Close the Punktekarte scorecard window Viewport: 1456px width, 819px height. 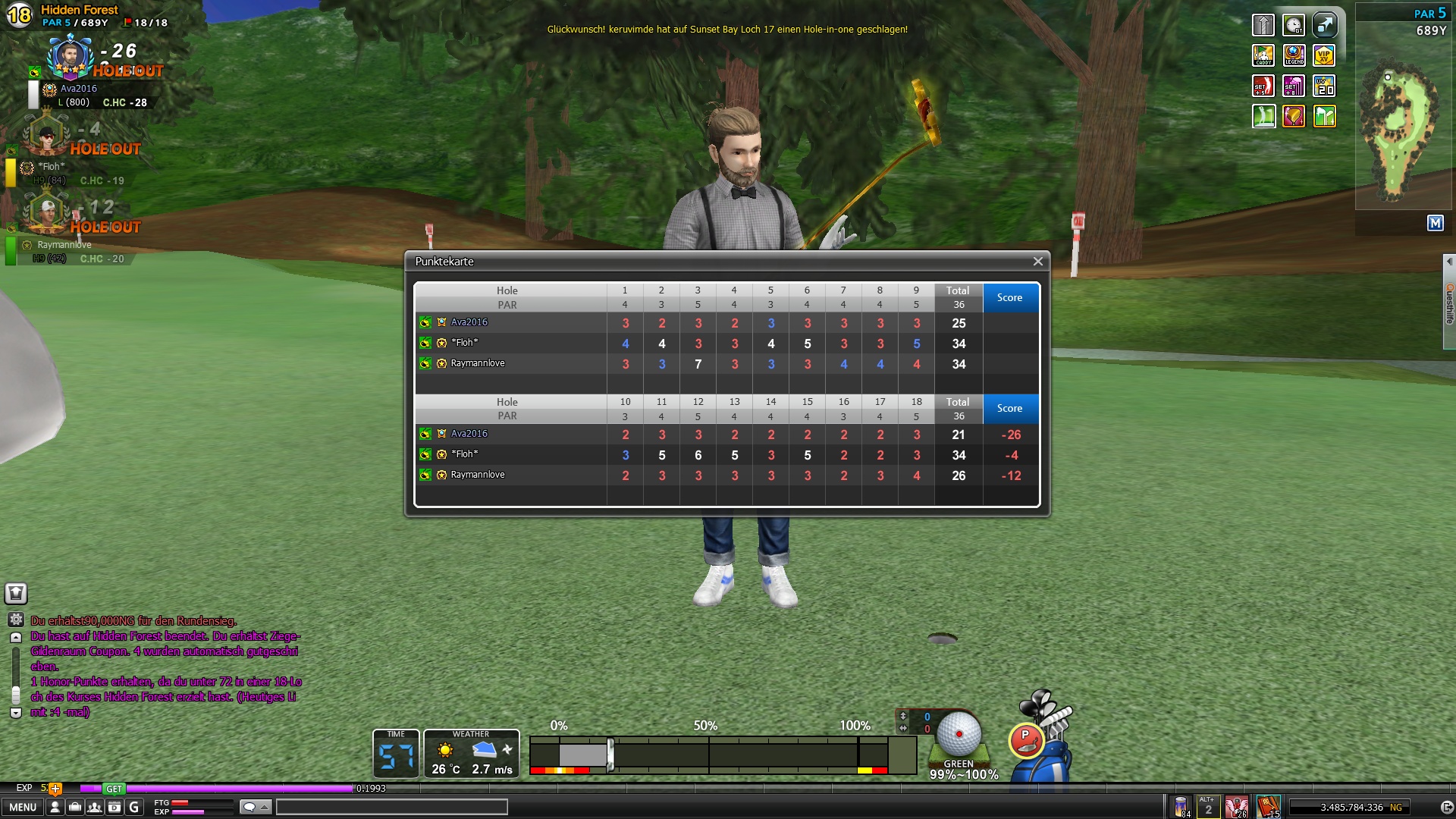pos(1037,262)
